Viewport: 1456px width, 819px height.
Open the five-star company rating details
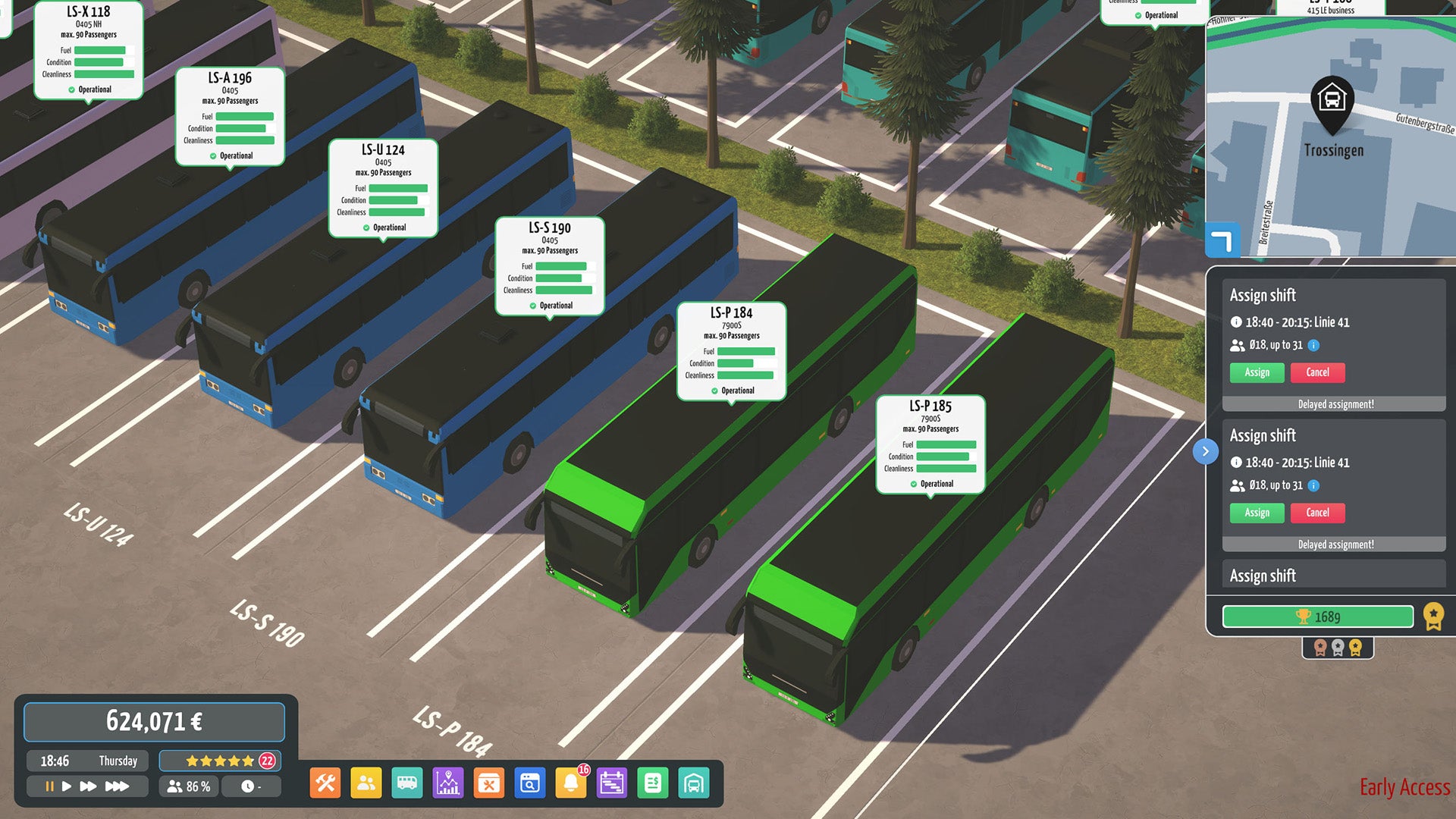pyautogui.click(x=219, y=760)
